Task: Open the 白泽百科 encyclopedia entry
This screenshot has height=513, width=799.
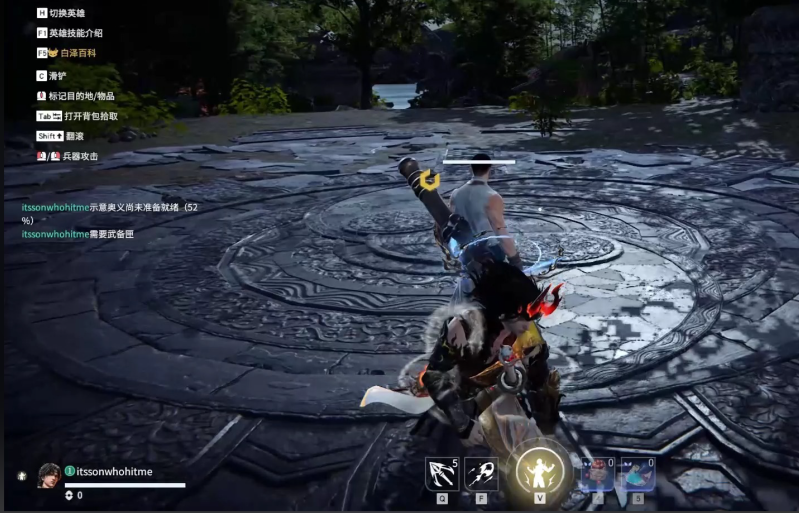Action: tap(78, 52)
